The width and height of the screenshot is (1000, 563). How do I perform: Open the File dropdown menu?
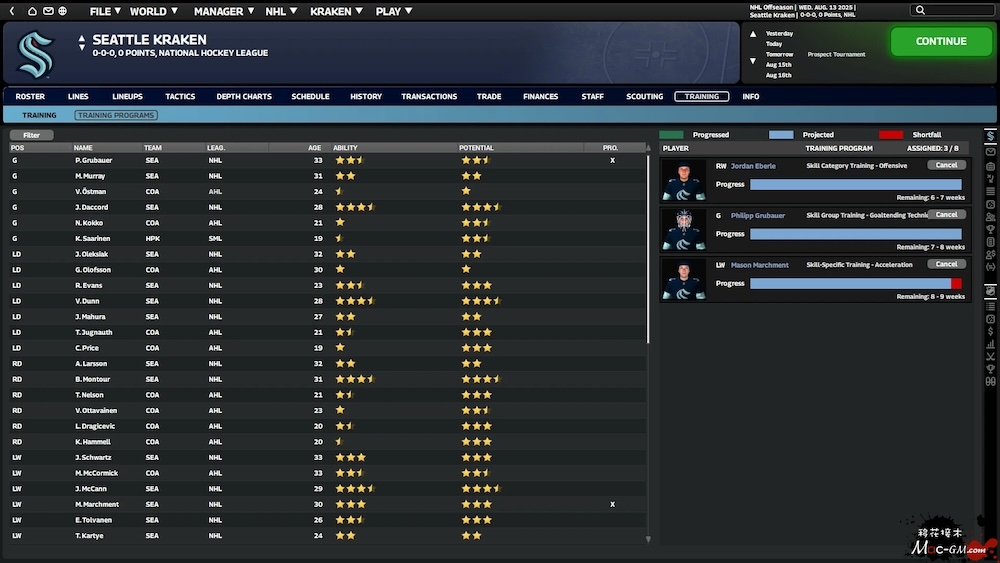point(105,12)
